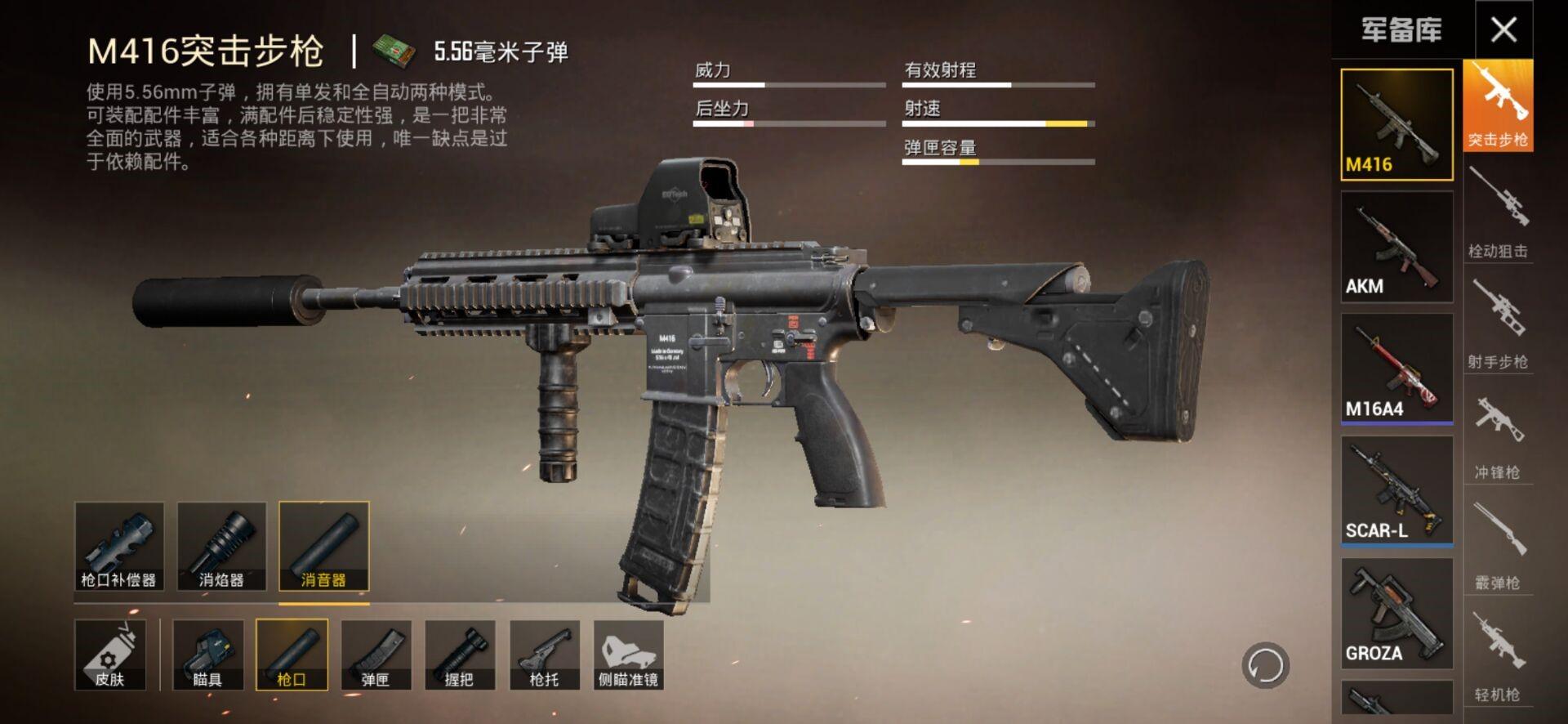Equip the 消焰器 flash hider attachment

click(221, 546)
